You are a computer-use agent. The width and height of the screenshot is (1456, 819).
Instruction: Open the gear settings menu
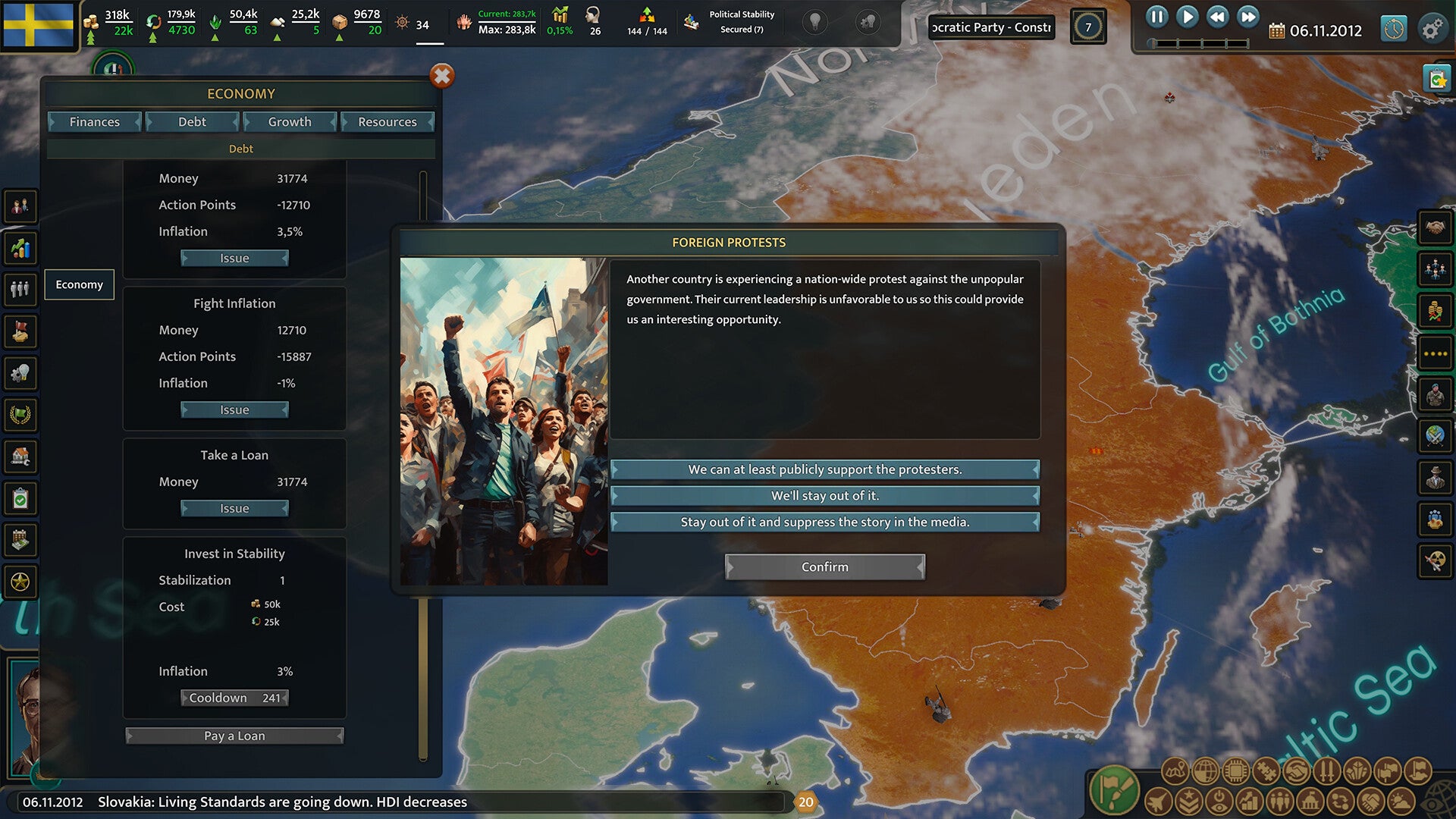1432,30
